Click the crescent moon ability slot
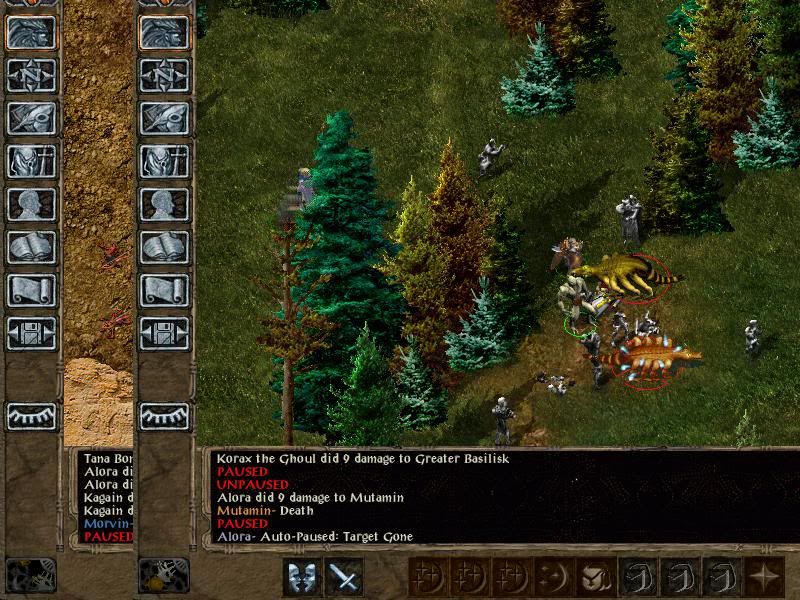This screenshot has width=800, height=600. [x=551, y=577]
